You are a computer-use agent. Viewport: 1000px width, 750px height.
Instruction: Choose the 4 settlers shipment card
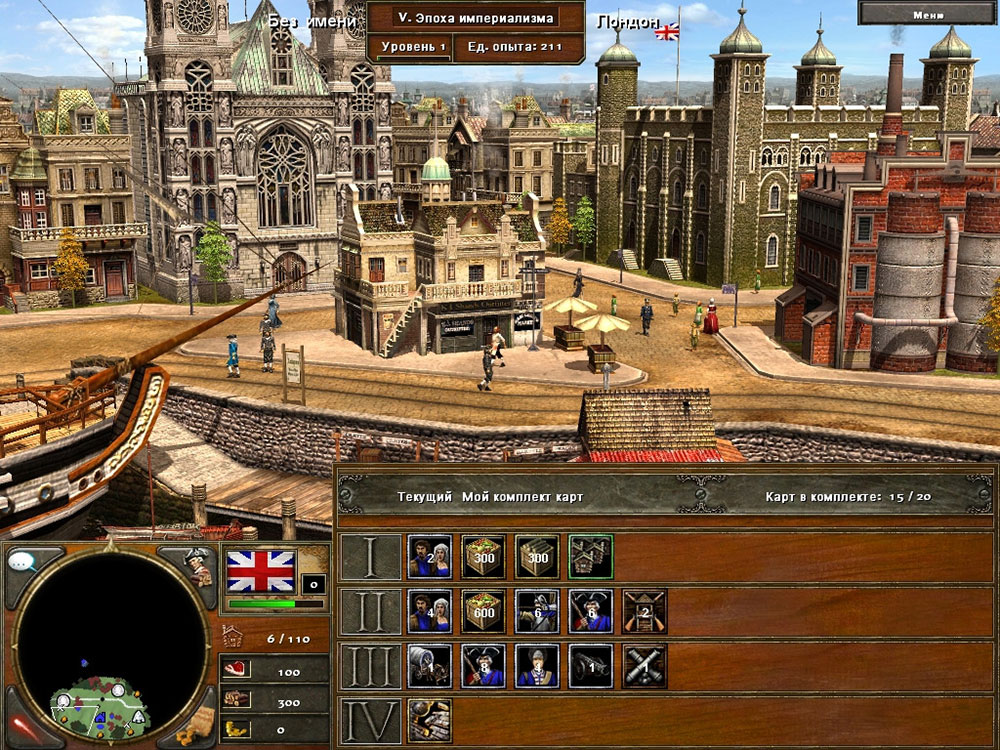(429, 611)
